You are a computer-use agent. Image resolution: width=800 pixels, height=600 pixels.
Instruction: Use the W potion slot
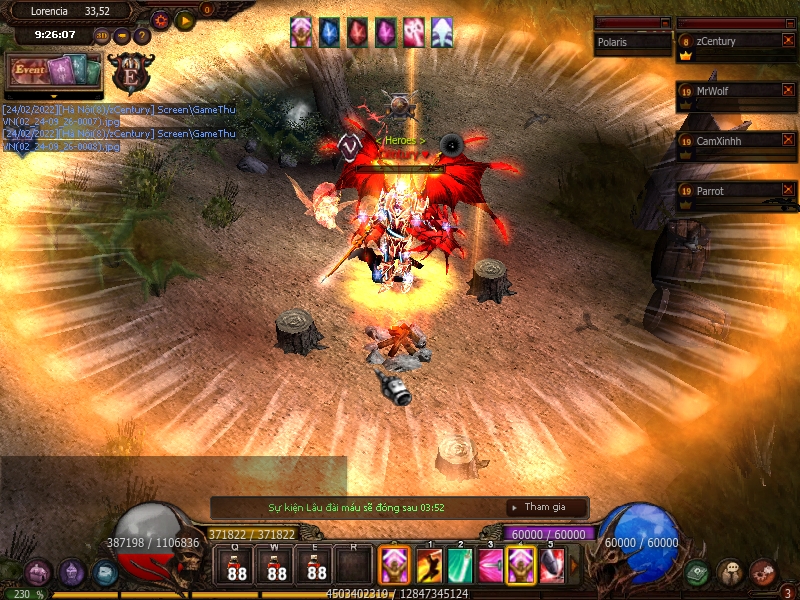pos(277,567)
